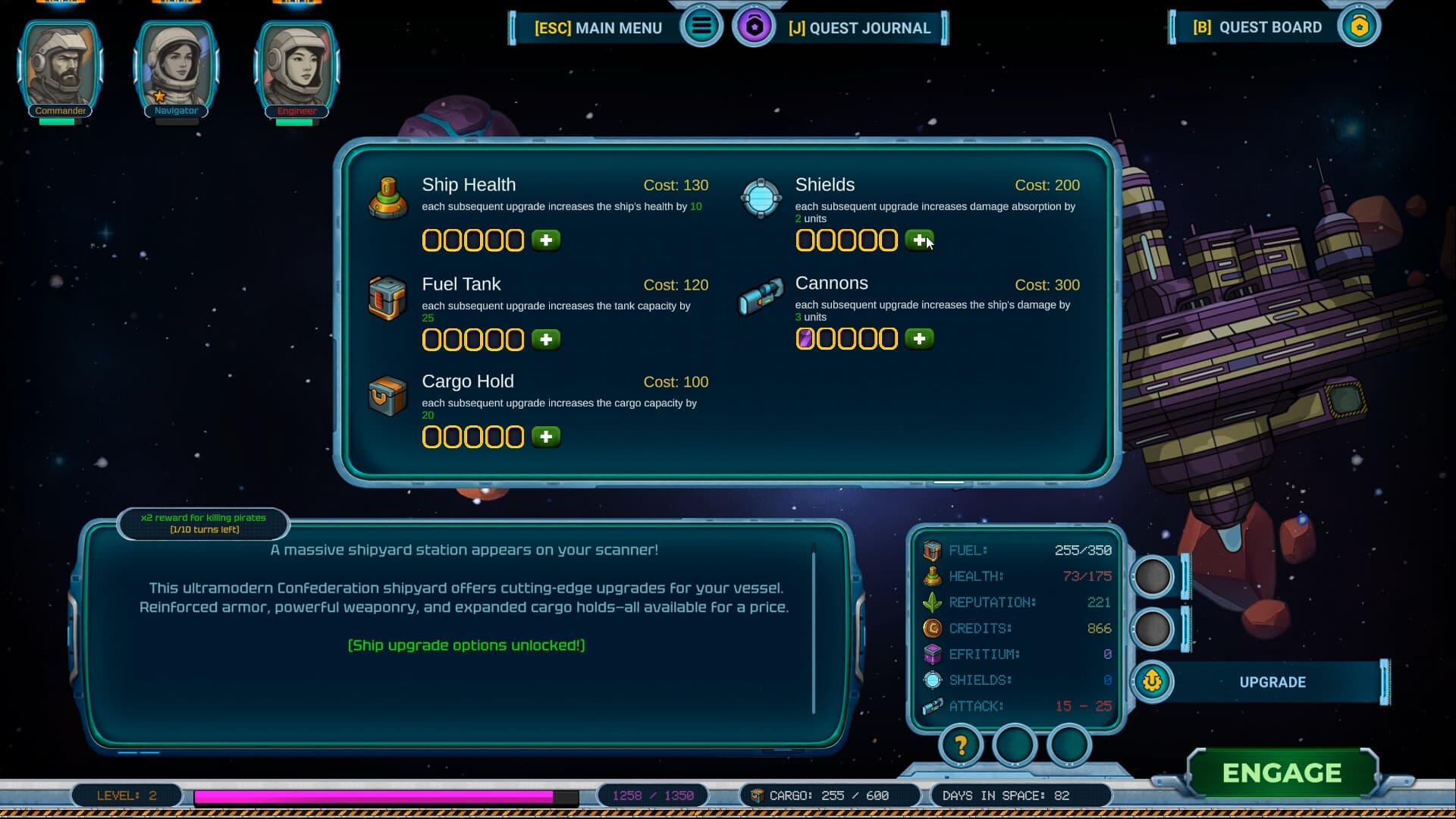Open the Main Menu
Image resolution: width=1456 pixels, height=819 pixels.
[599, 27]
